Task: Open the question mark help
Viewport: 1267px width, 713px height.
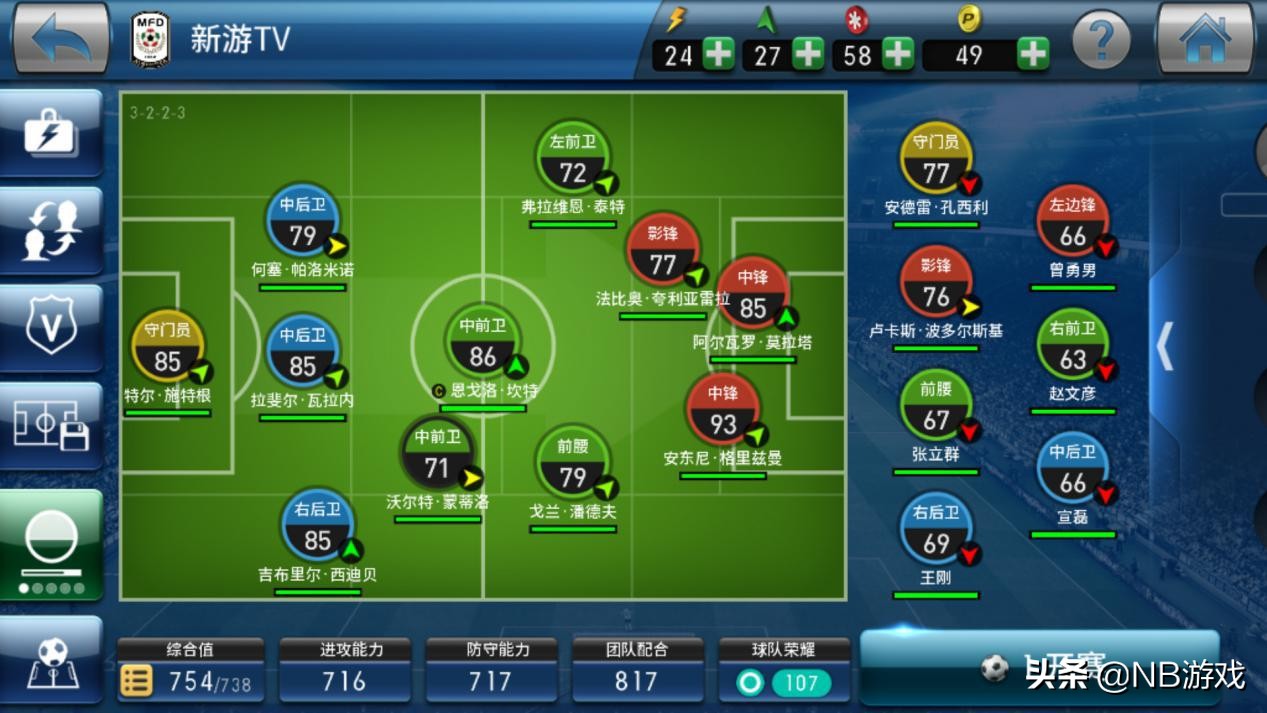Action: (x=1100, y=40)
